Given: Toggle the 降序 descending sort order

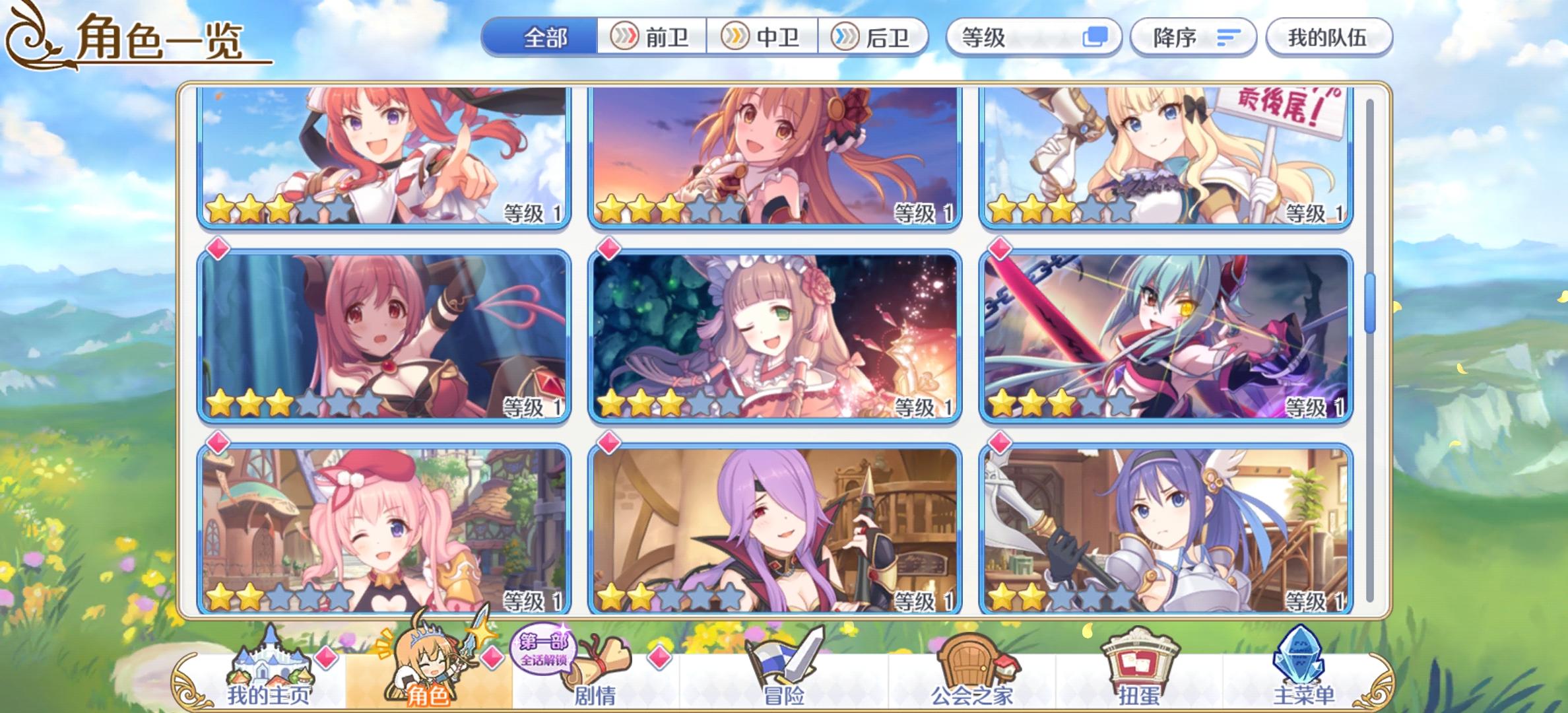Looking at the screenshot, I should [x=1191, y=38].
